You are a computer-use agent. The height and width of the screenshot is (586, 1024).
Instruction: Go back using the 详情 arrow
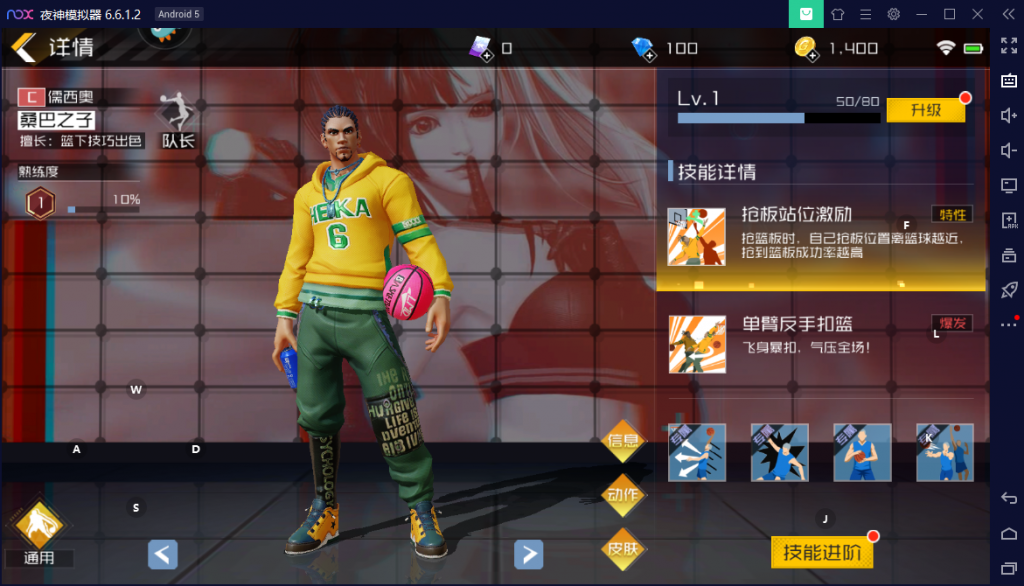click(24, 46)
